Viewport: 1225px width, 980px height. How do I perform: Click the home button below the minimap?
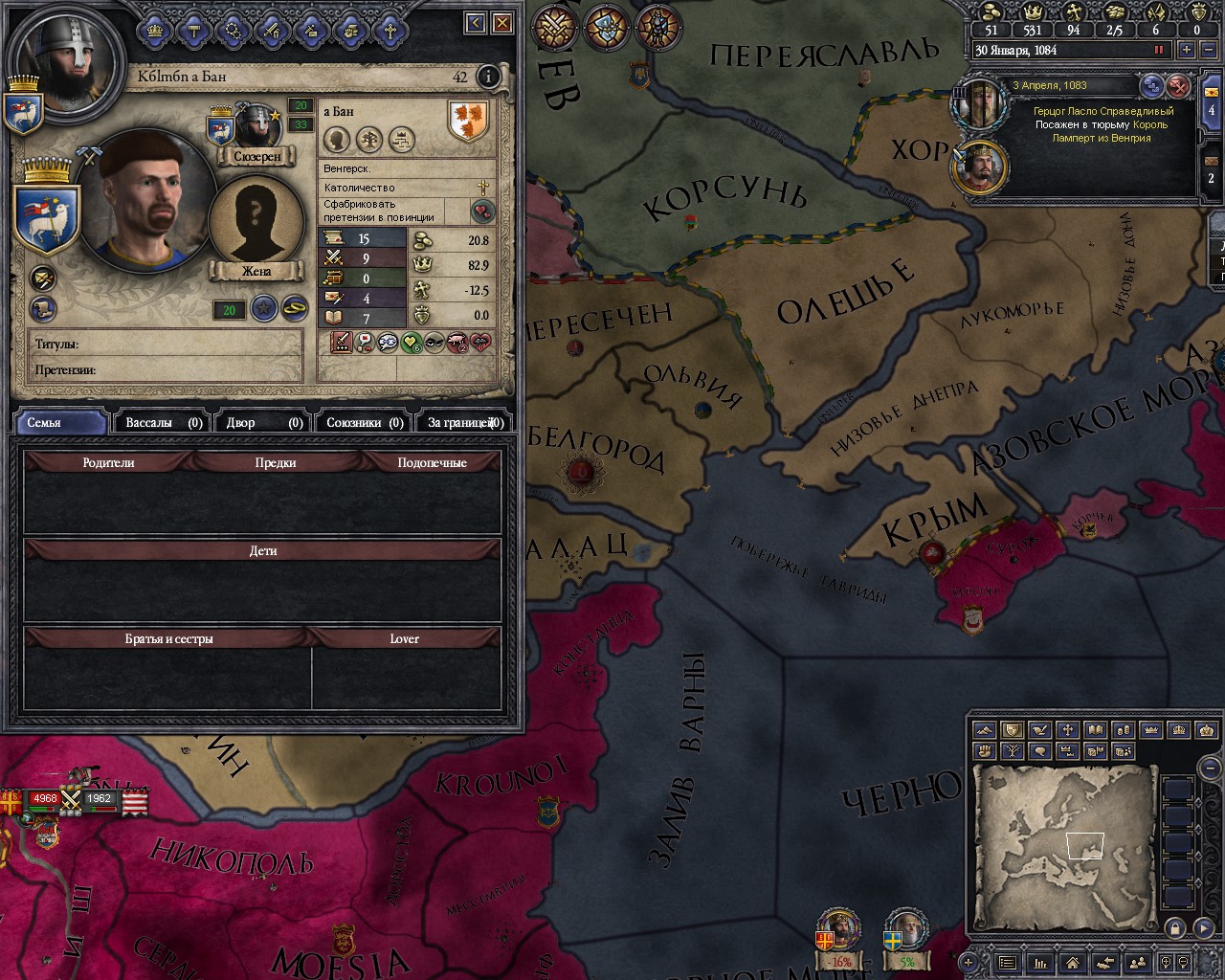pyautogui.click(x=1073, y=962)
